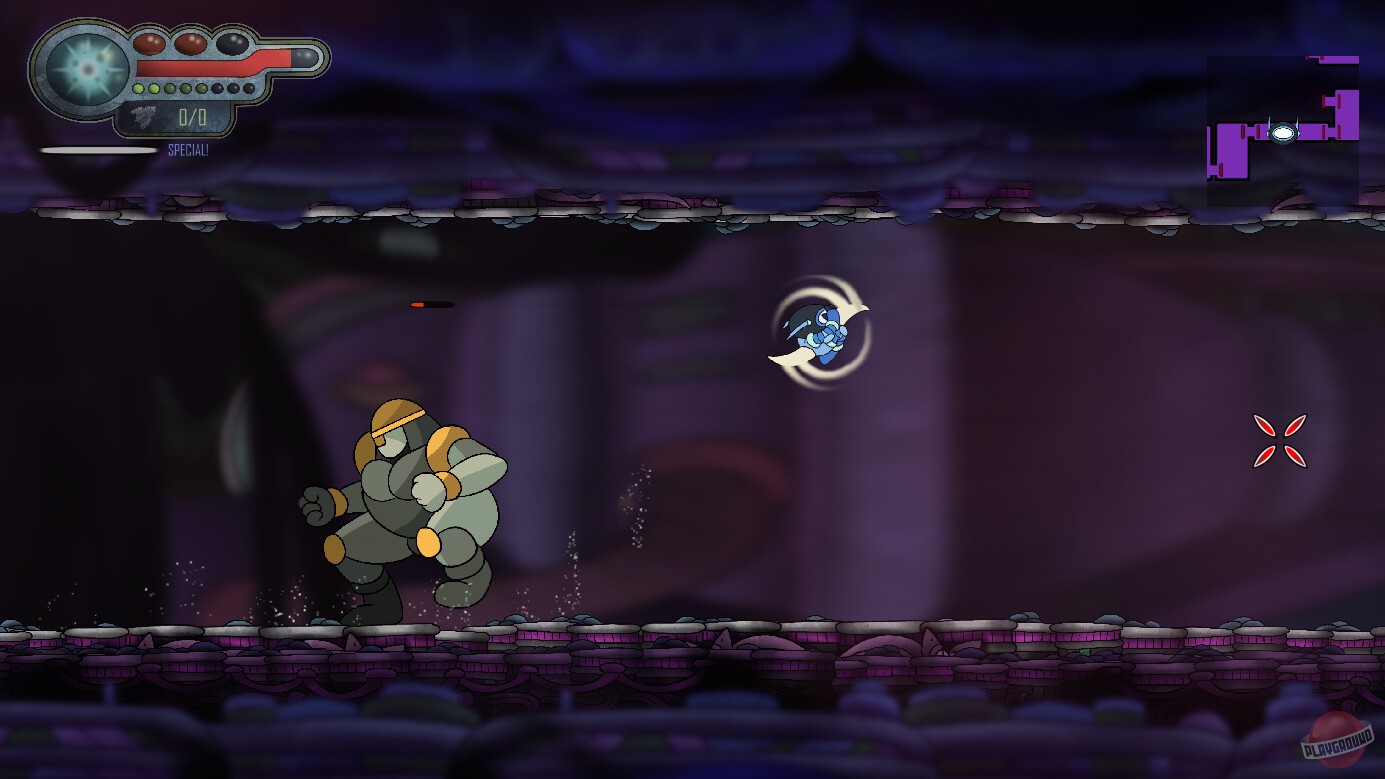Click the second red orb atop the health frame
The image size is (1385, 779).
tap(191, 43)
